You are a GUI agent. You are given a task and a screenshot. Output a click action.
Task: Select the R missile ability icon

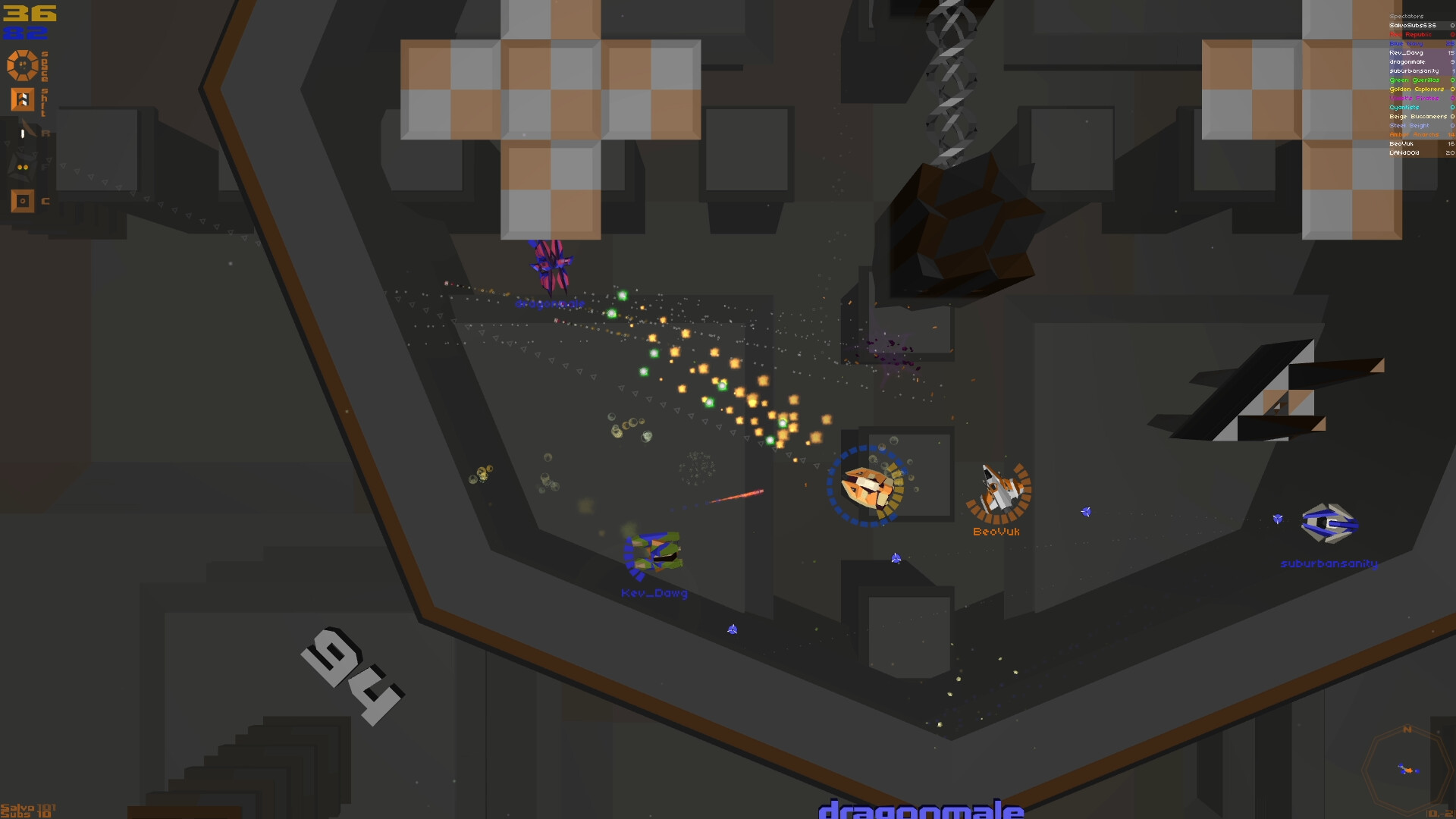pos(22,133)
